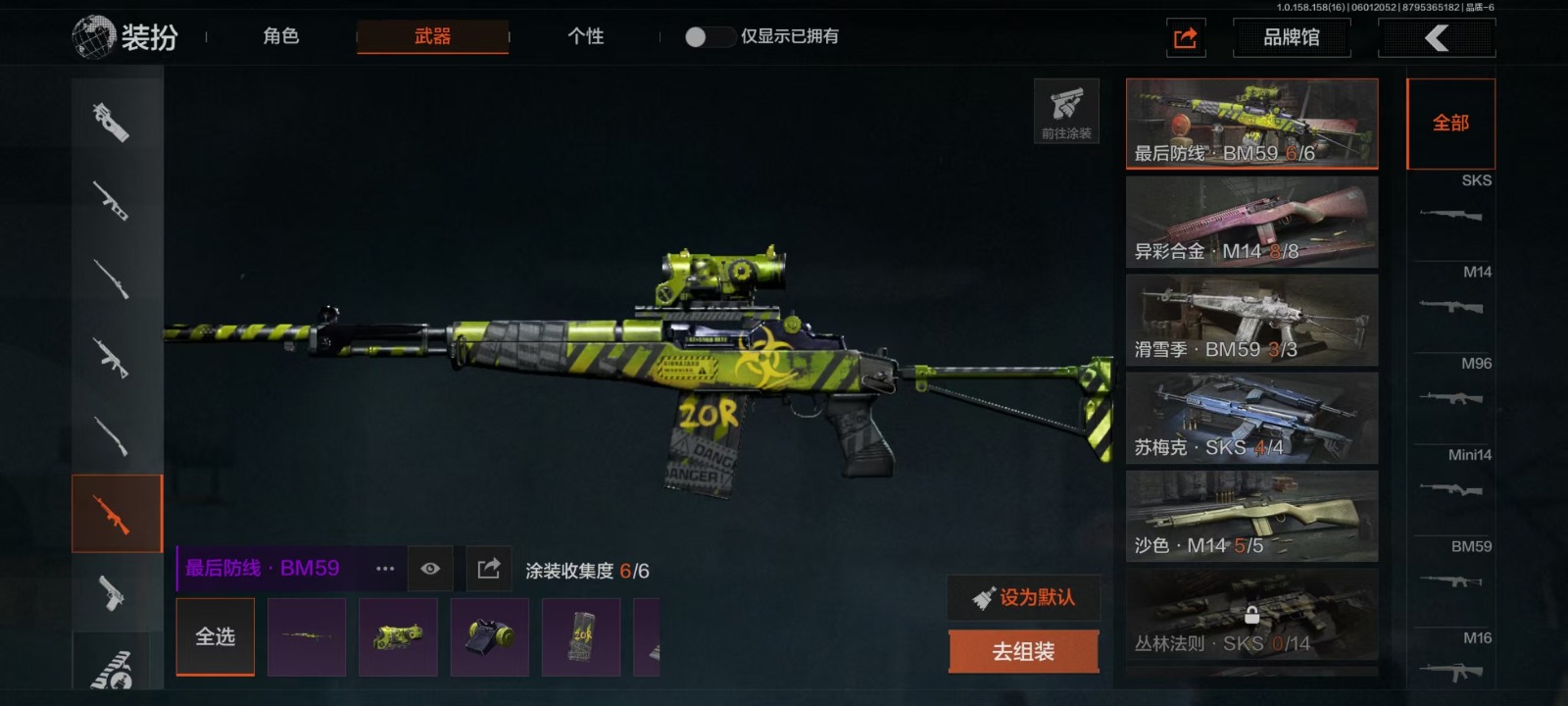Viewport: 1568px width, 706px height.
Task: Select the locked 丛林法则 SKS skin
Action: [1251, 615]
